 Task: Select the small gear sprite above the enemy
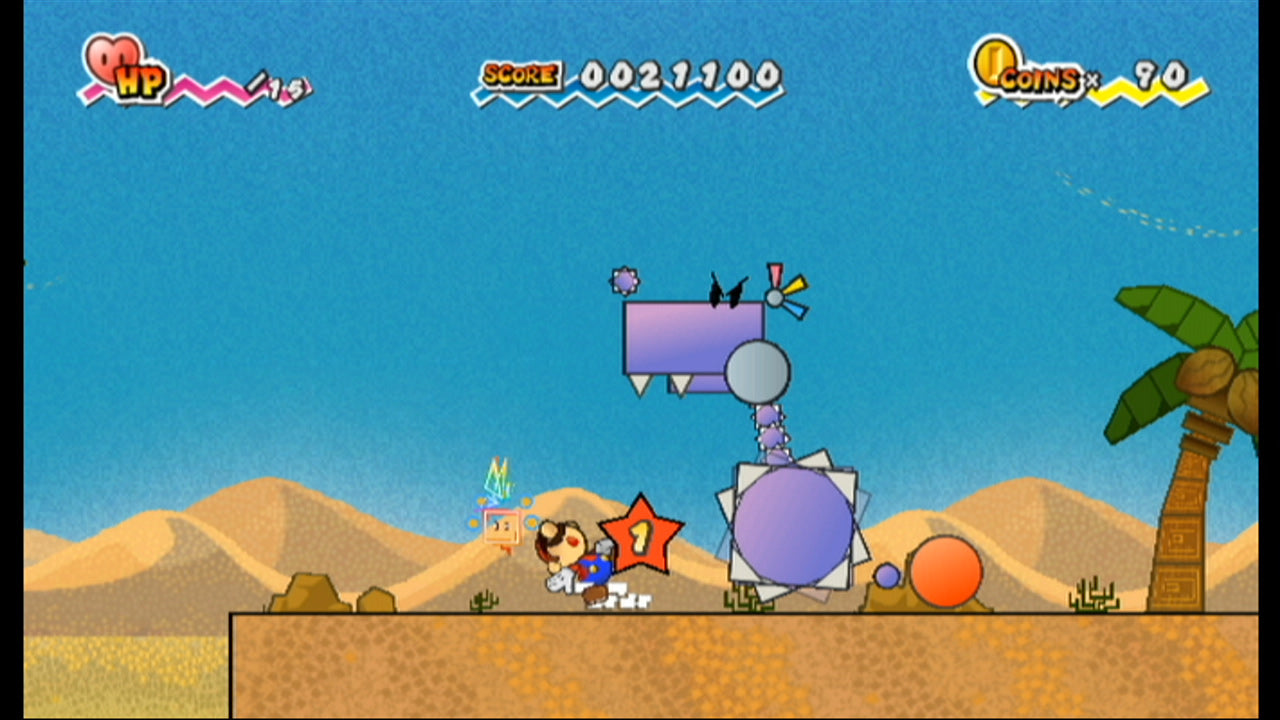(x=625, y=281)
